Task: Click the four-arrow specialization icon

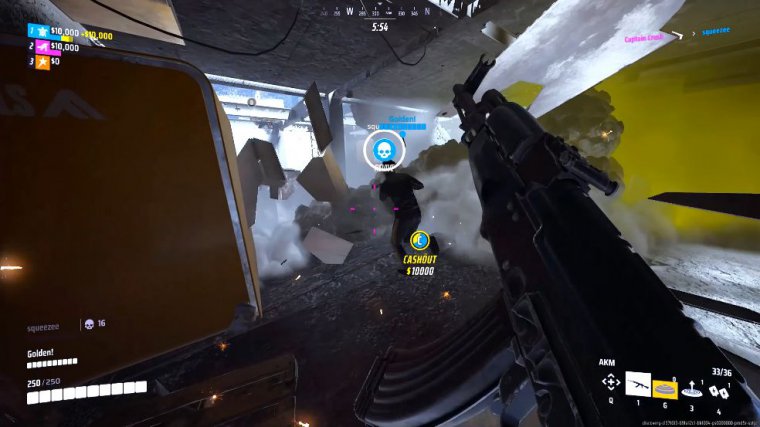Action: point(610,383)
